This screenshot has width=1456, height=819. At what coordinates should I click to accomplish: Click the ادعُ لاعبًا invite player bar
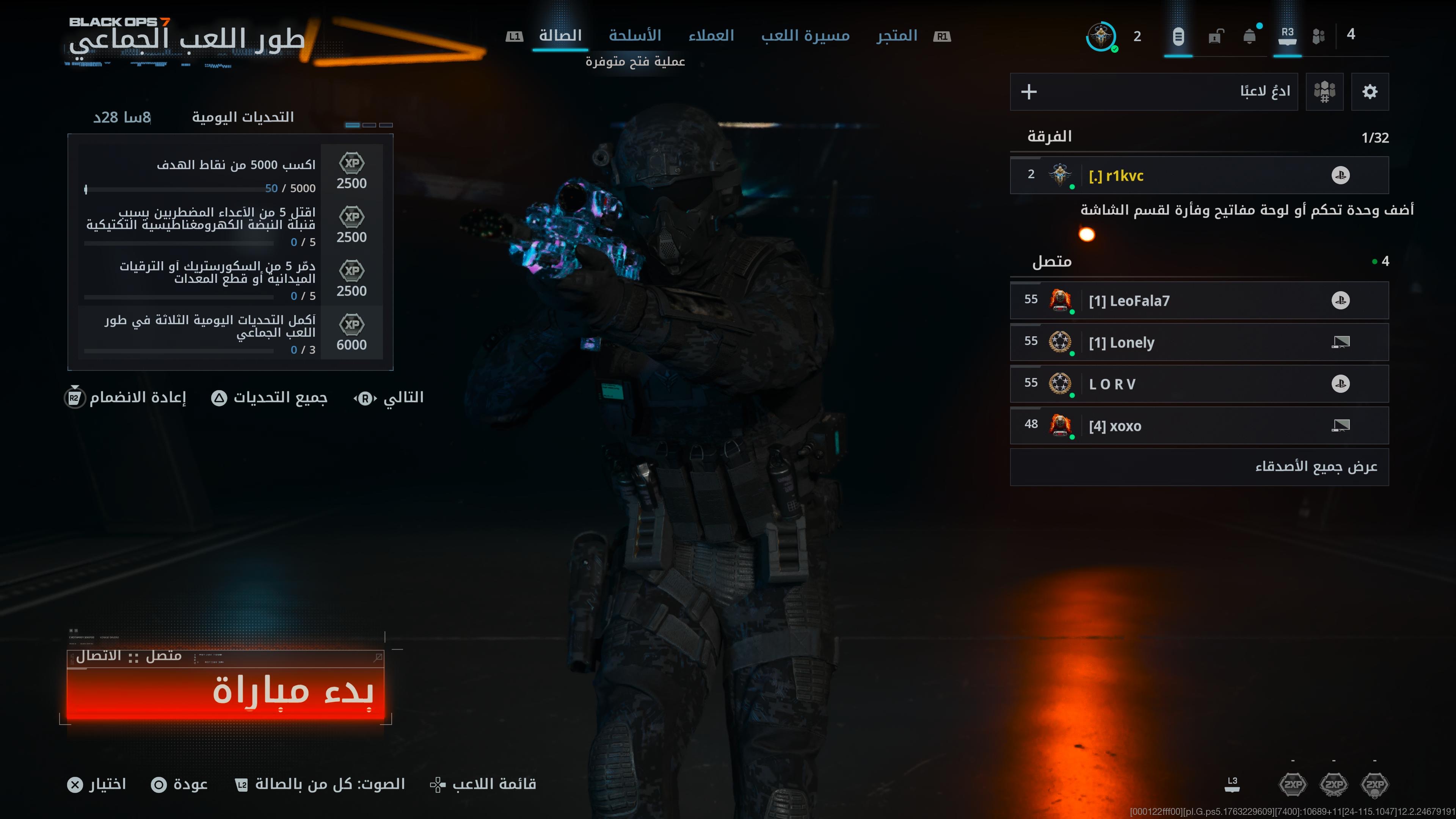pyautogui.click(x=1153, y=91)
